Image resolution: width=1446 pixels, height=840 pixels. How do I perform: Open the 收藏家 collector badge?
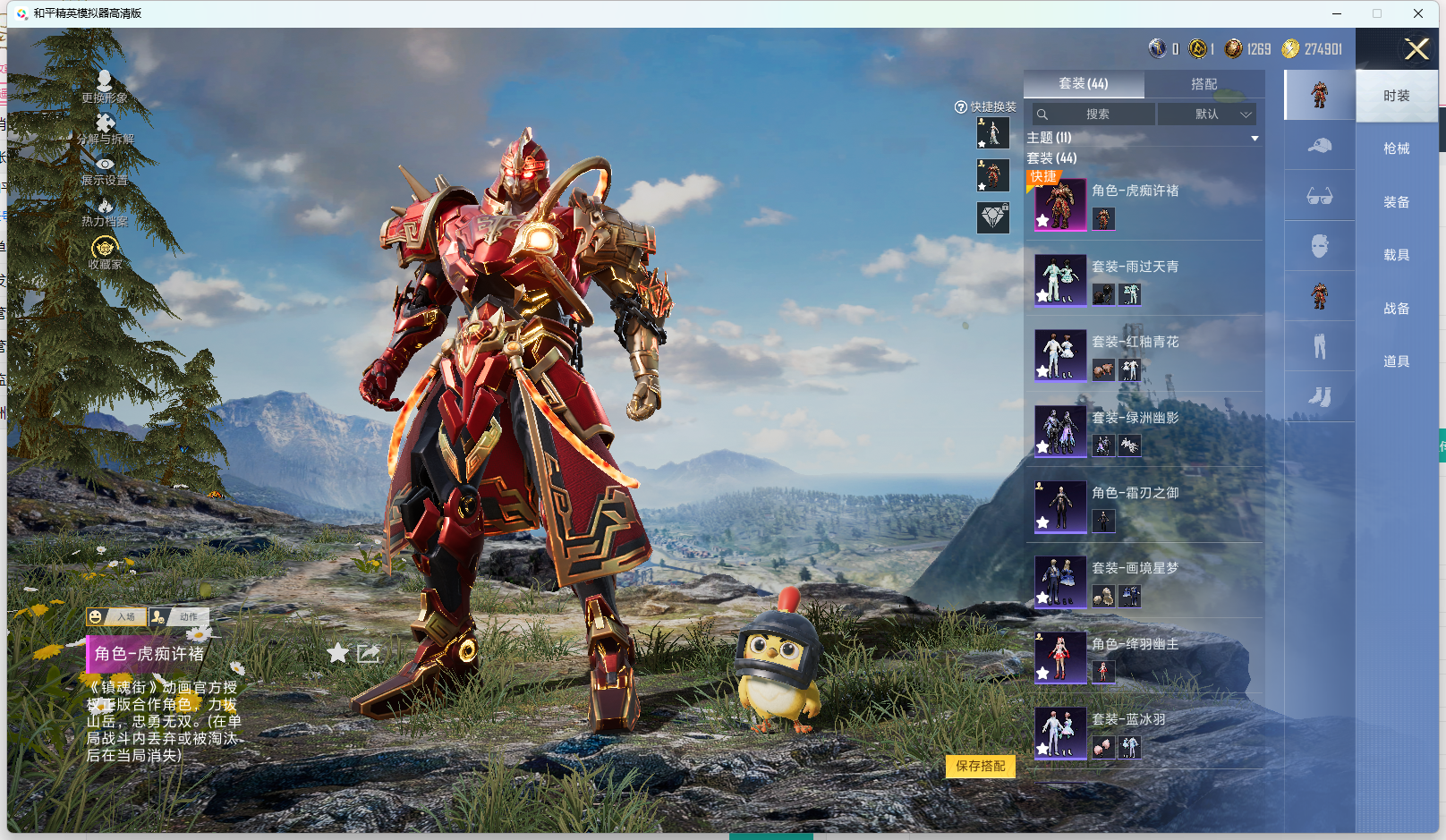tap(105, 252)
